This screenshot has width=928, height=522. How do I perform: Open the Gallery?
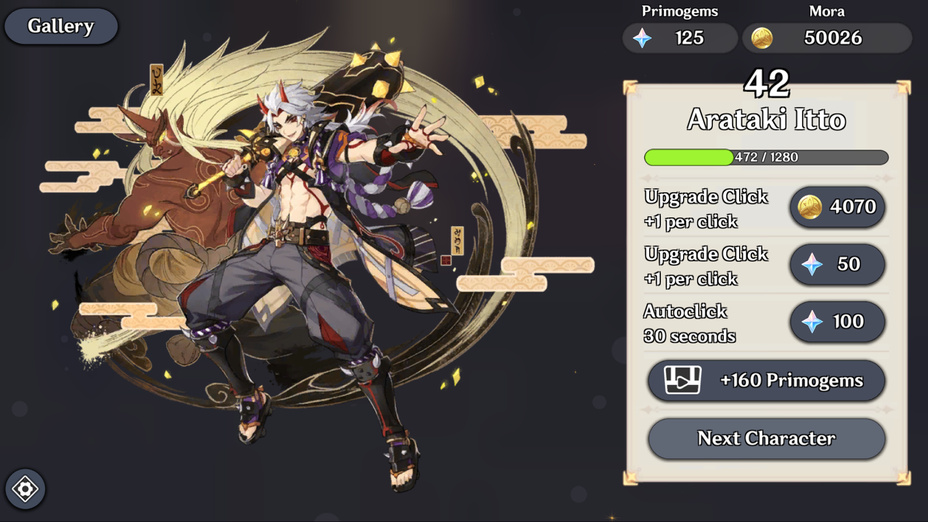tap(61, 26)
